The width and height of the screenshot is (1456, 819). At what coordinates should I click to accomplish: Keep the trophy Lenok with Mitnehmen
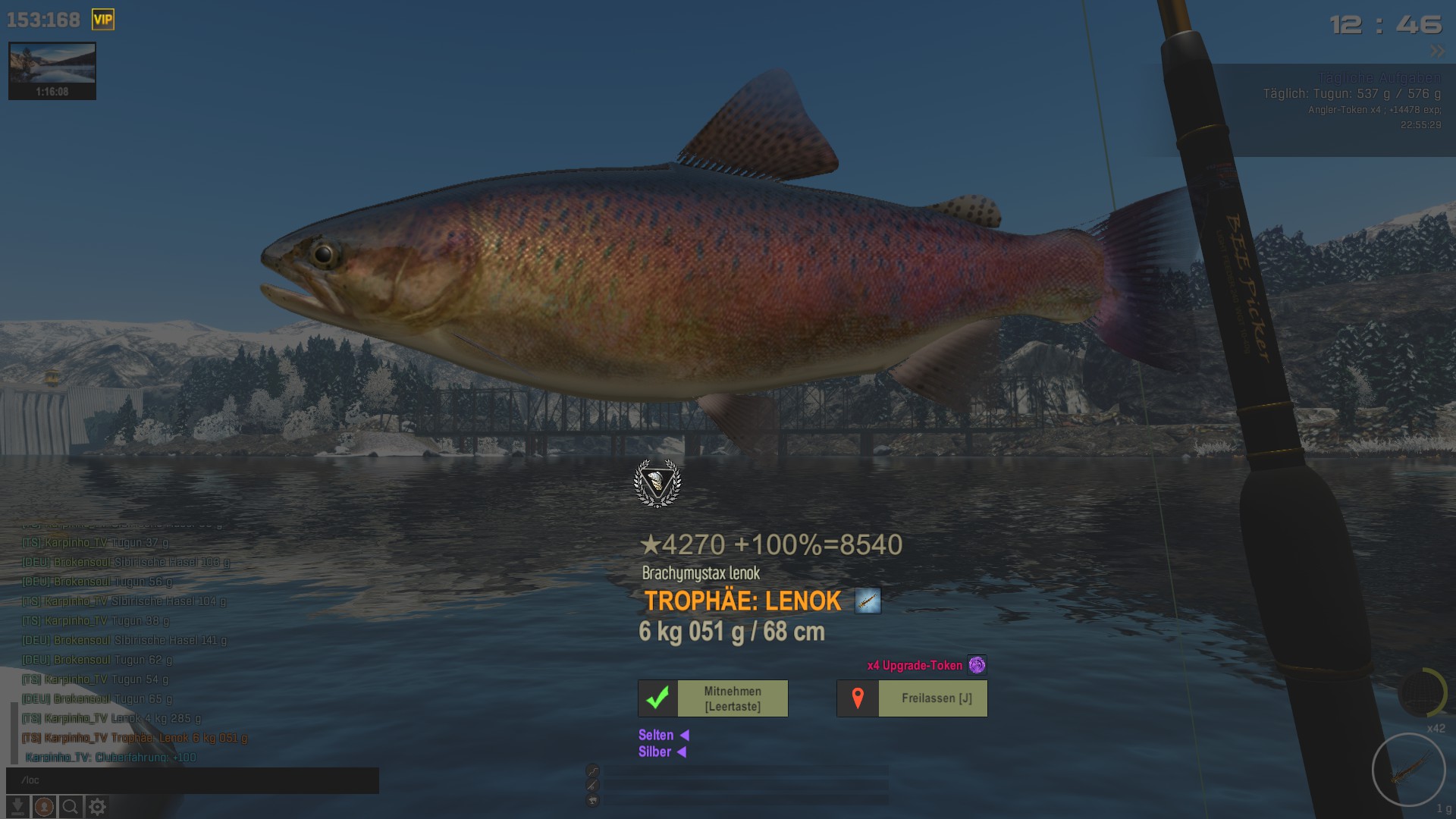pyautogui.click(x=713, y=698)
